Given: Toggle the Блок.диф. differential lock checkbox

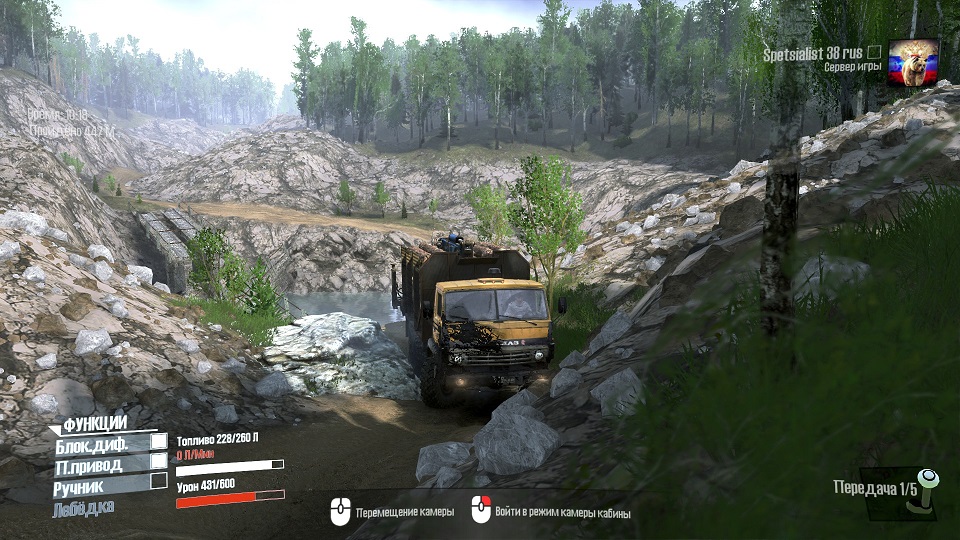Looking at the screenshot, I should tap(158, 441).
